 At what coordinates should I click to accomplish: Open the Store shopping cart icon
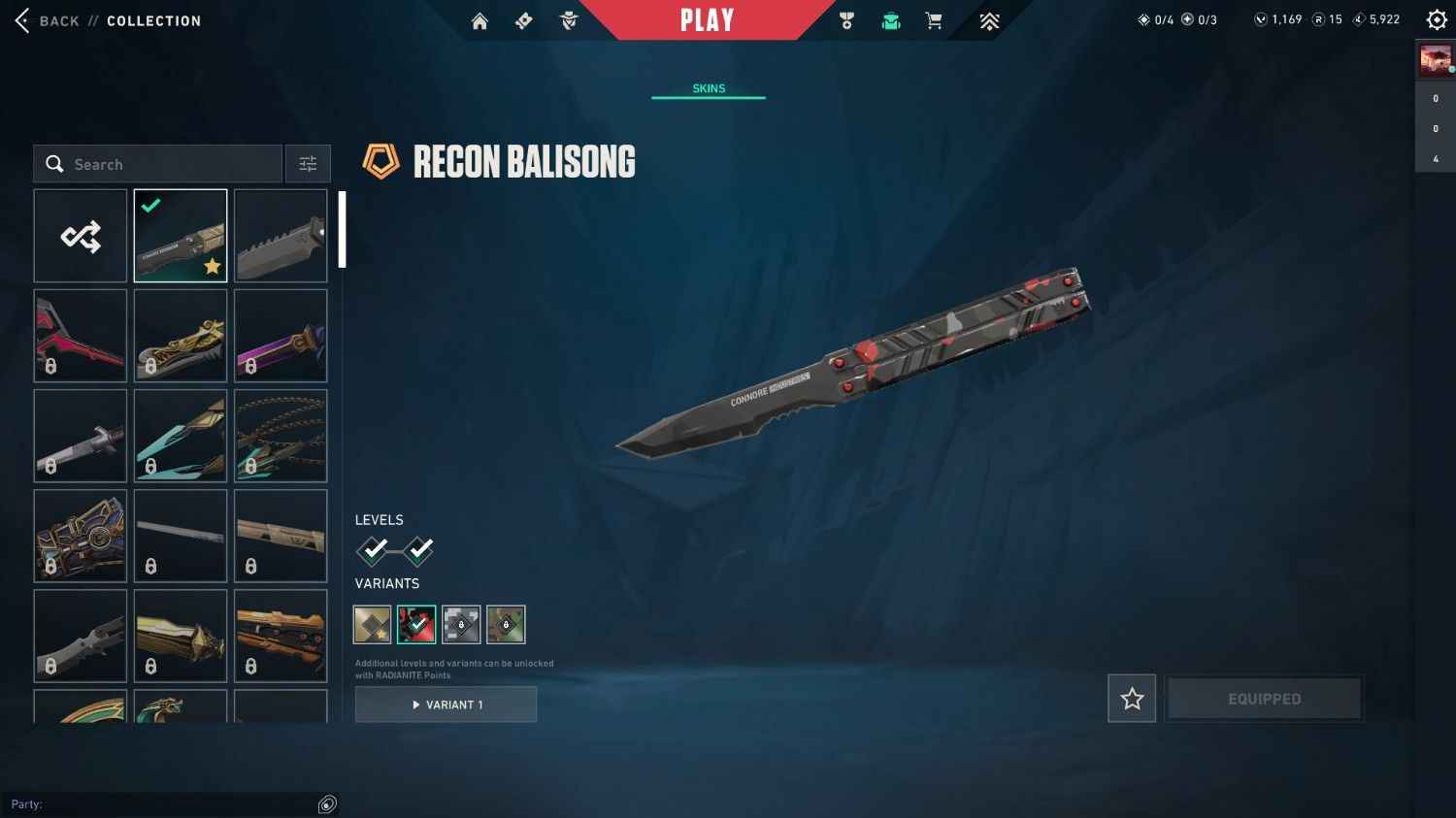point(933,20)
